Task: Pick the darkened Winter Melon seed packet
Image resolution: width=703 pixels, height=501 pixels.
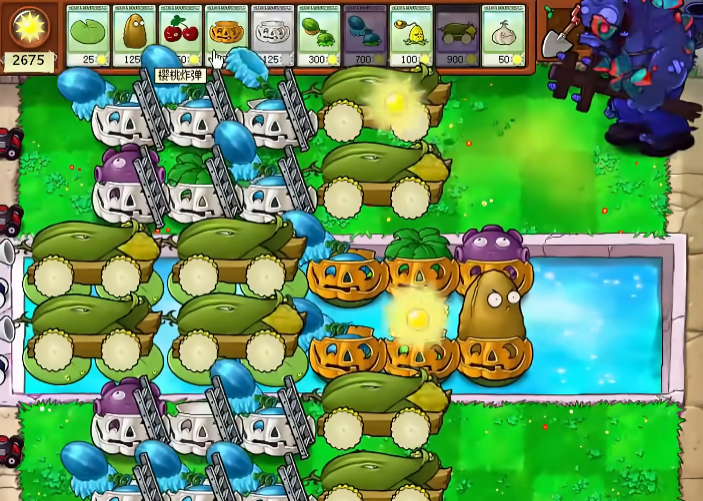Action: coord(364,37)
